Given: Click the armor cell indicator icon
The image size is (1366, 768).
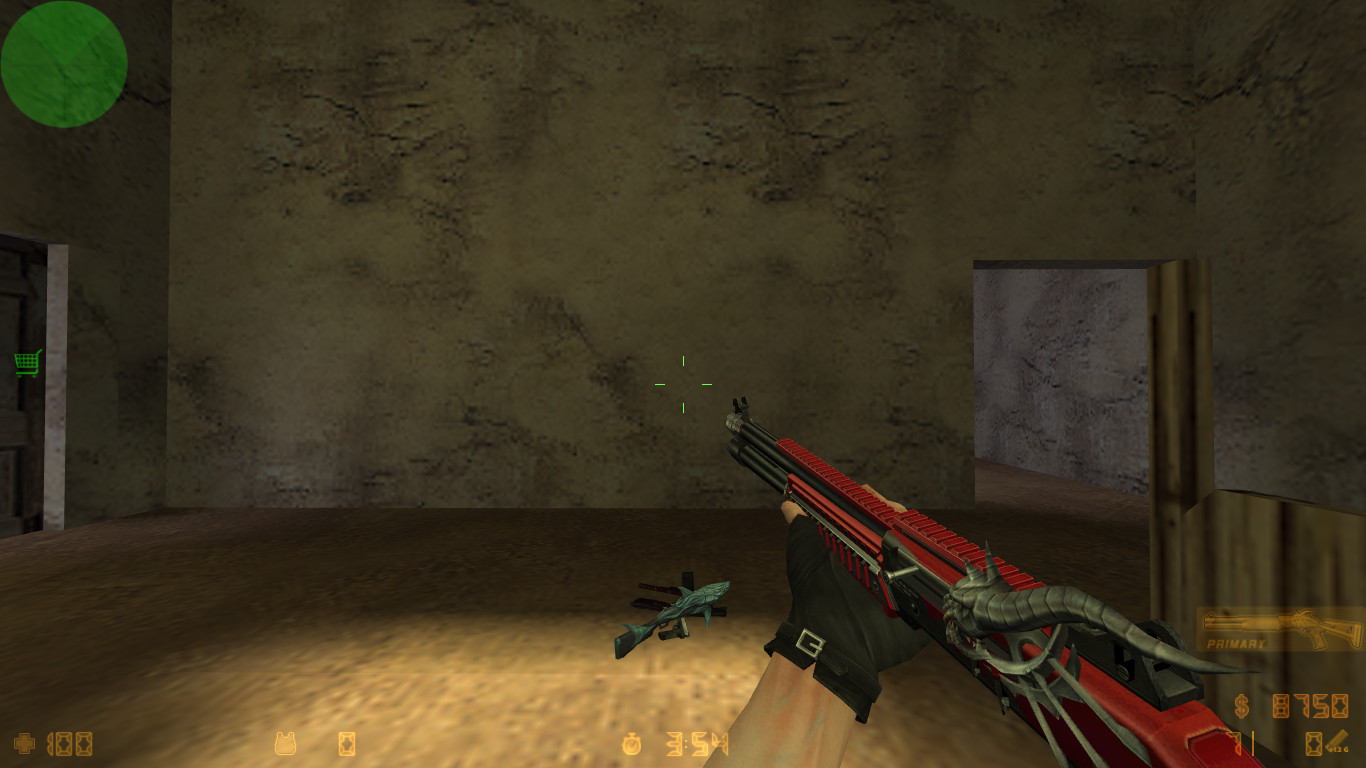Looking at the screenshot, I should pos(347,744).
